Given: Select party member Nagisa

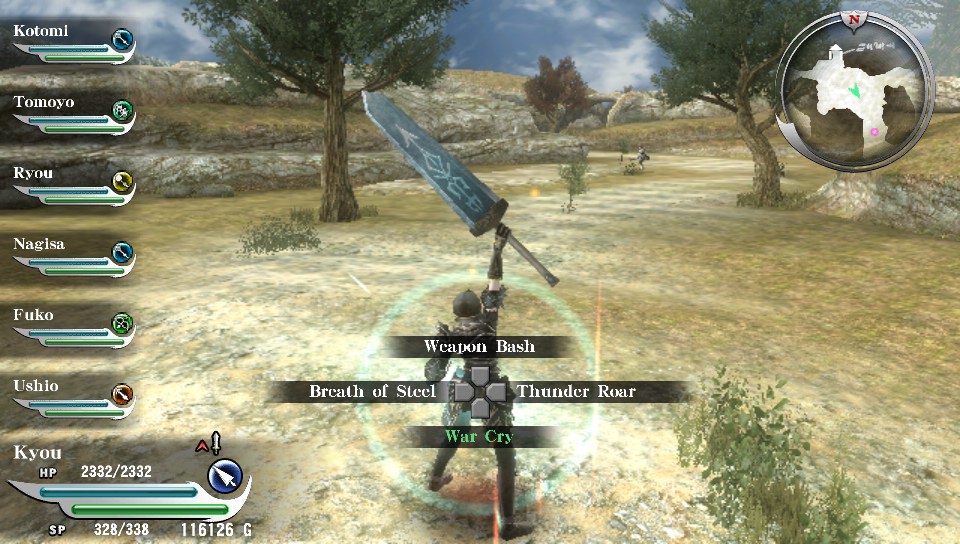Looking at the screenshot, I should pos(40,244).
